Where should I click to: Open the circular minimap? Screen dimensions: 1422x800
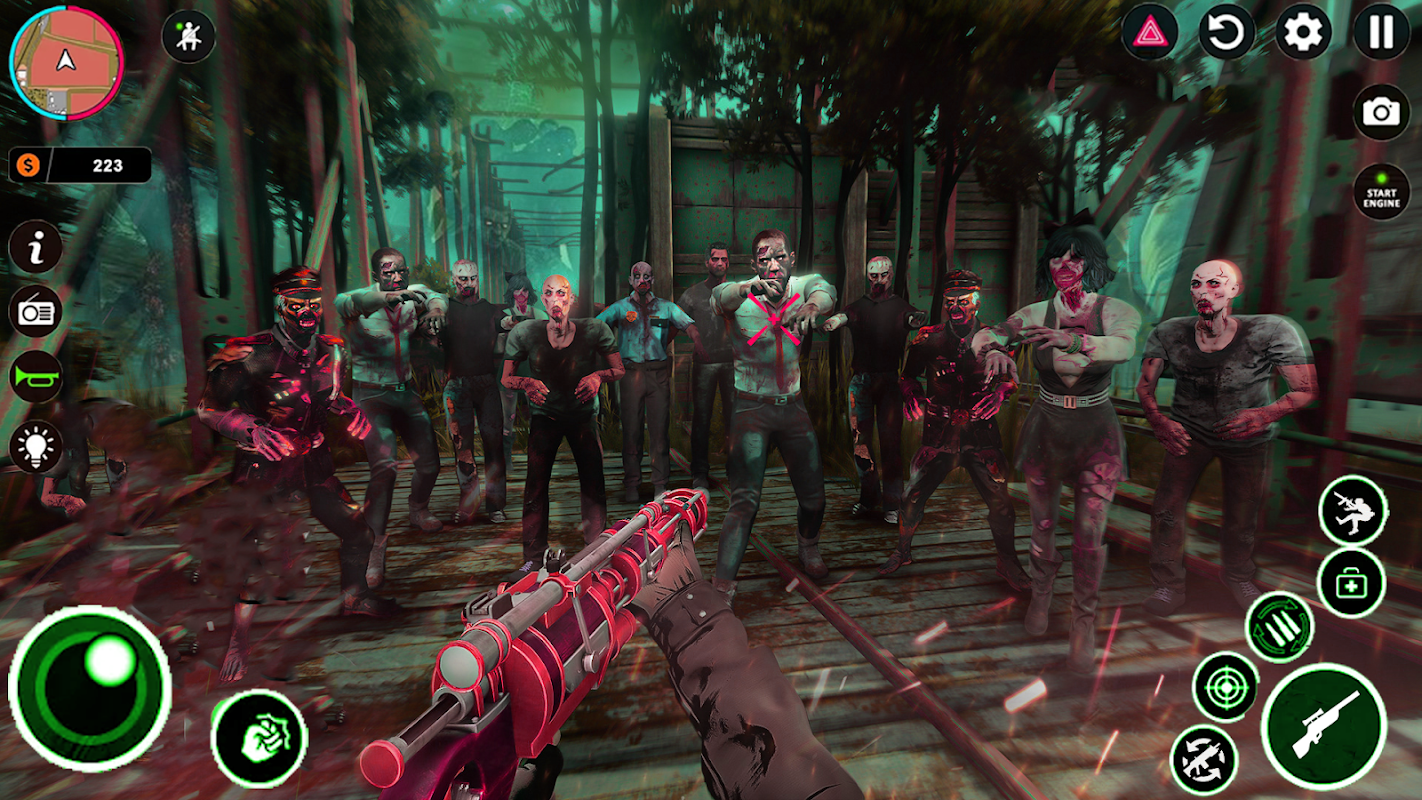66,62
